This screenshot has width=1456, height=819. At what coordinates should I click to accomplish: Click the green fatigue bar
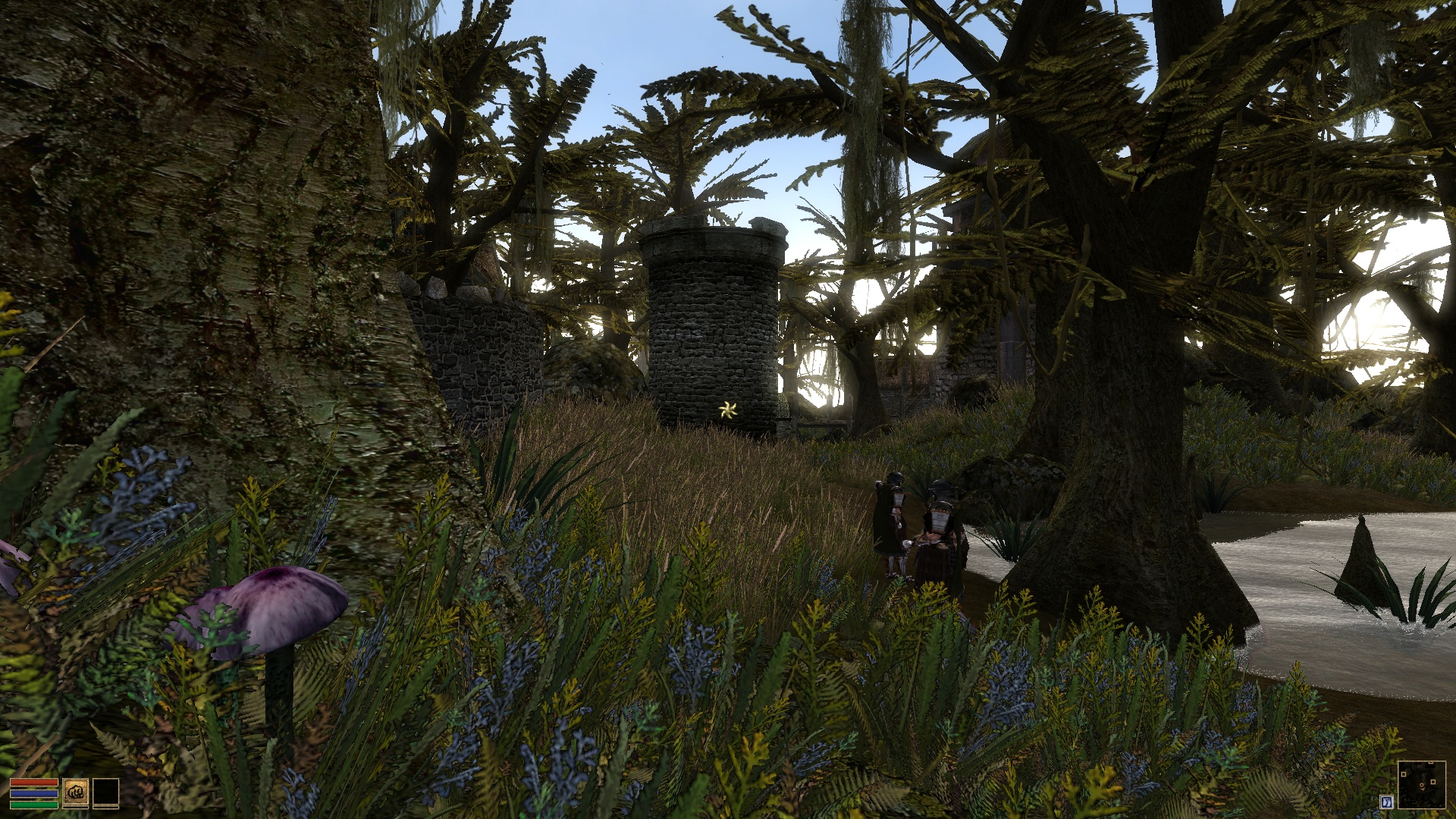[x=34, y=806]
